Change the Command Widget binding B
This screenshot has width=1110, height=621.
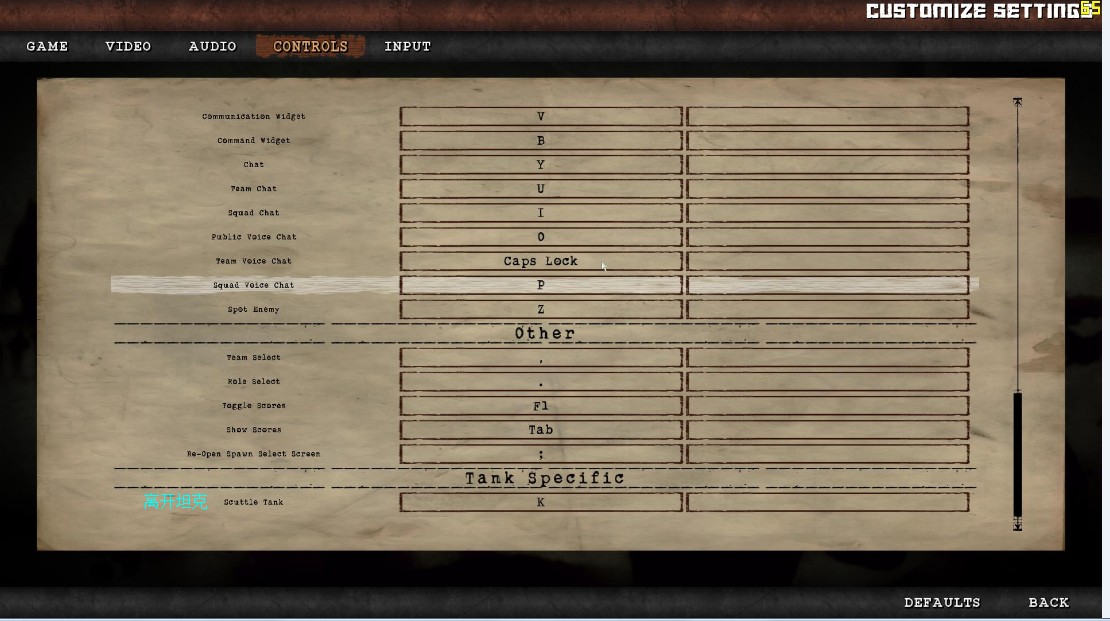tap(541, 141)
